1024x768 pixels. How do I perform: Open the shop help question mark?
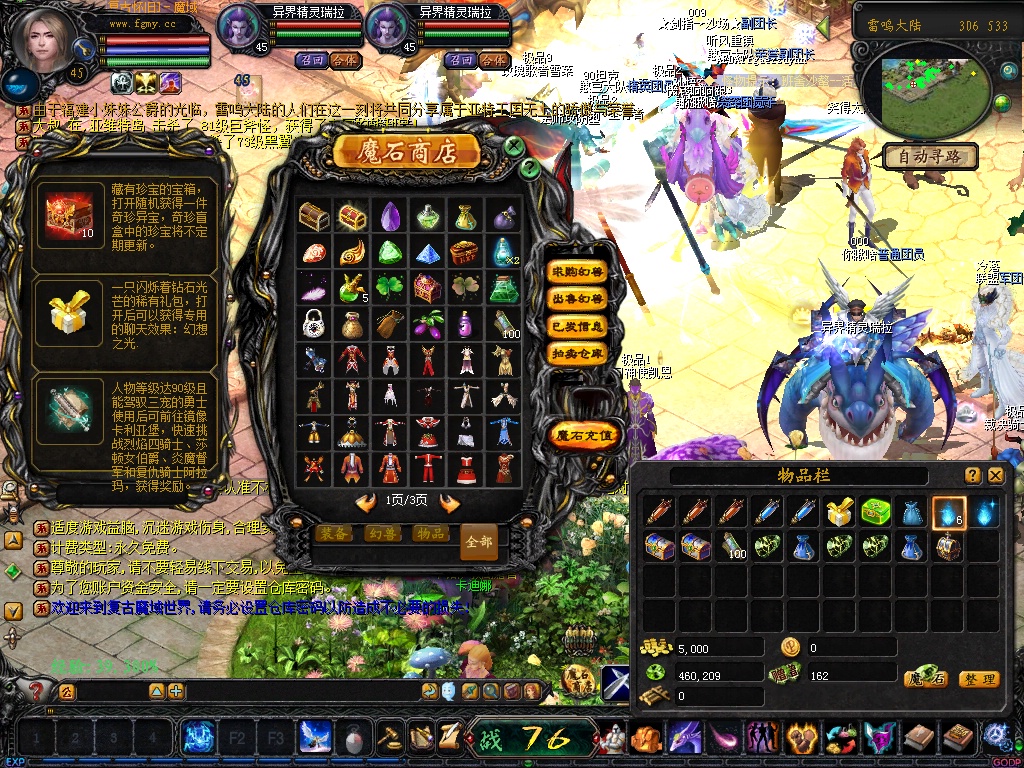click(x=530, y=169)
